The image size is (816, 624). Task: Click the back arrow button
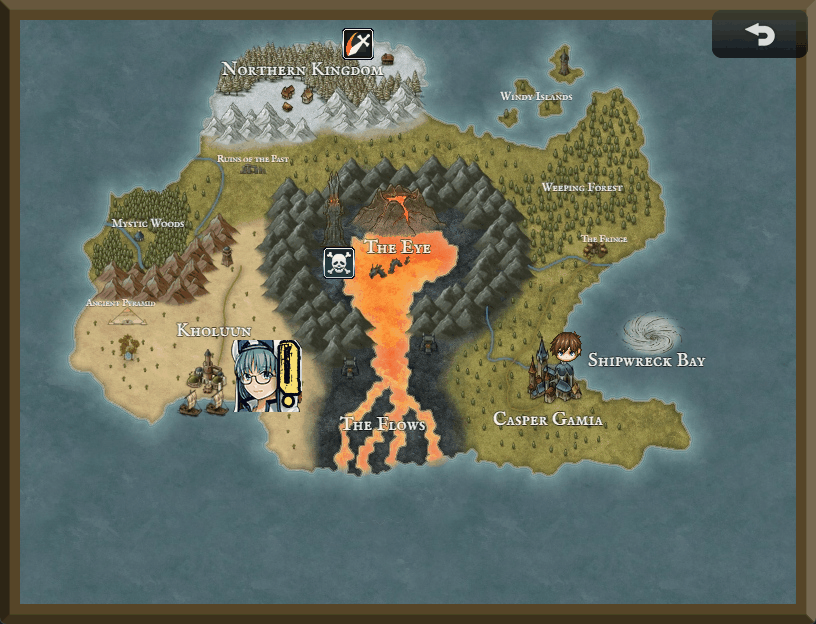(x=759, y=35)
